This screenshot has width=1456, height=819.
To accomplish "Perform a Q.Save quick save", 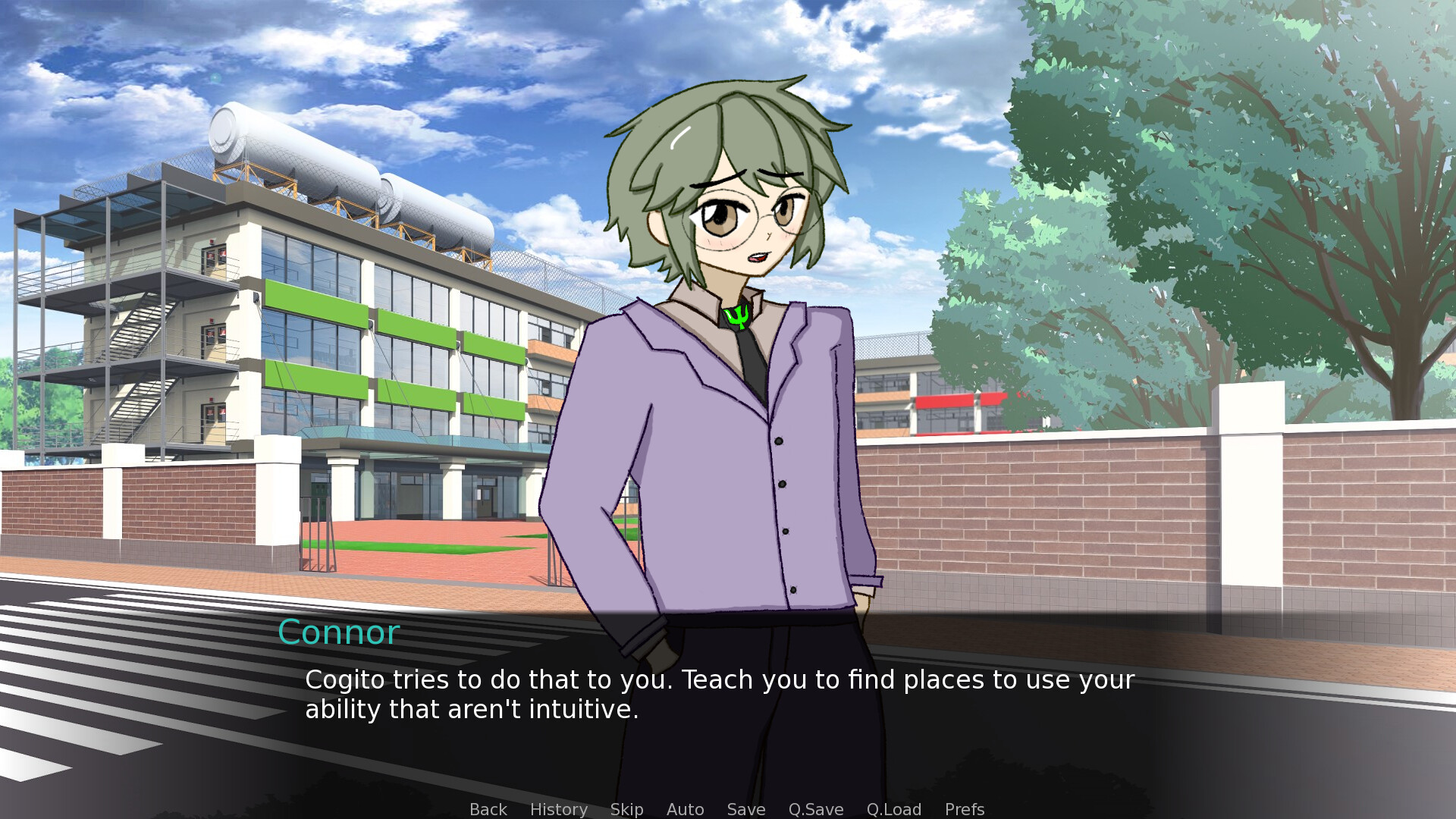I will (815, 809).
